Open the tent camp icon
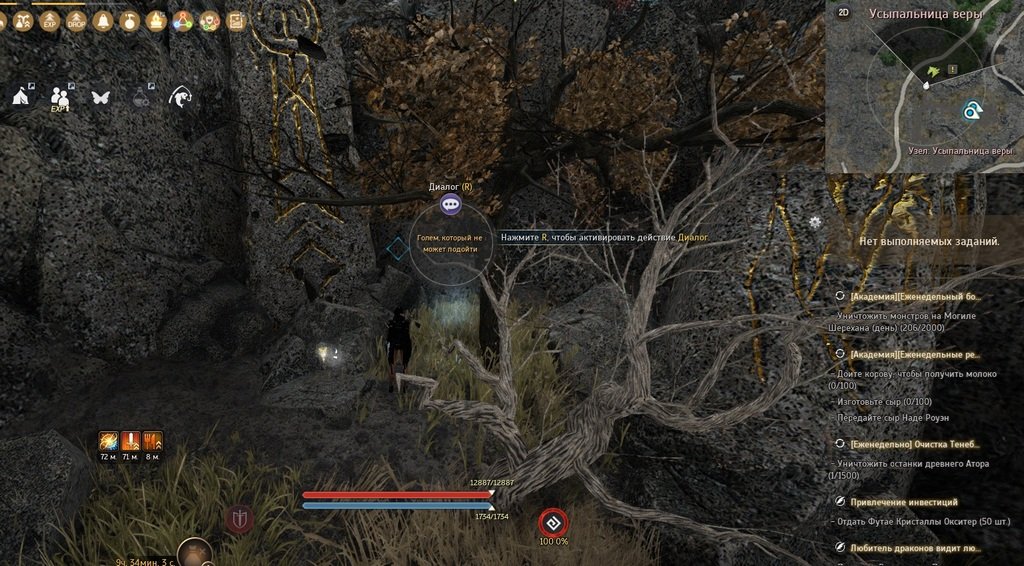The image size is (1024, 566). coord(20,97)
